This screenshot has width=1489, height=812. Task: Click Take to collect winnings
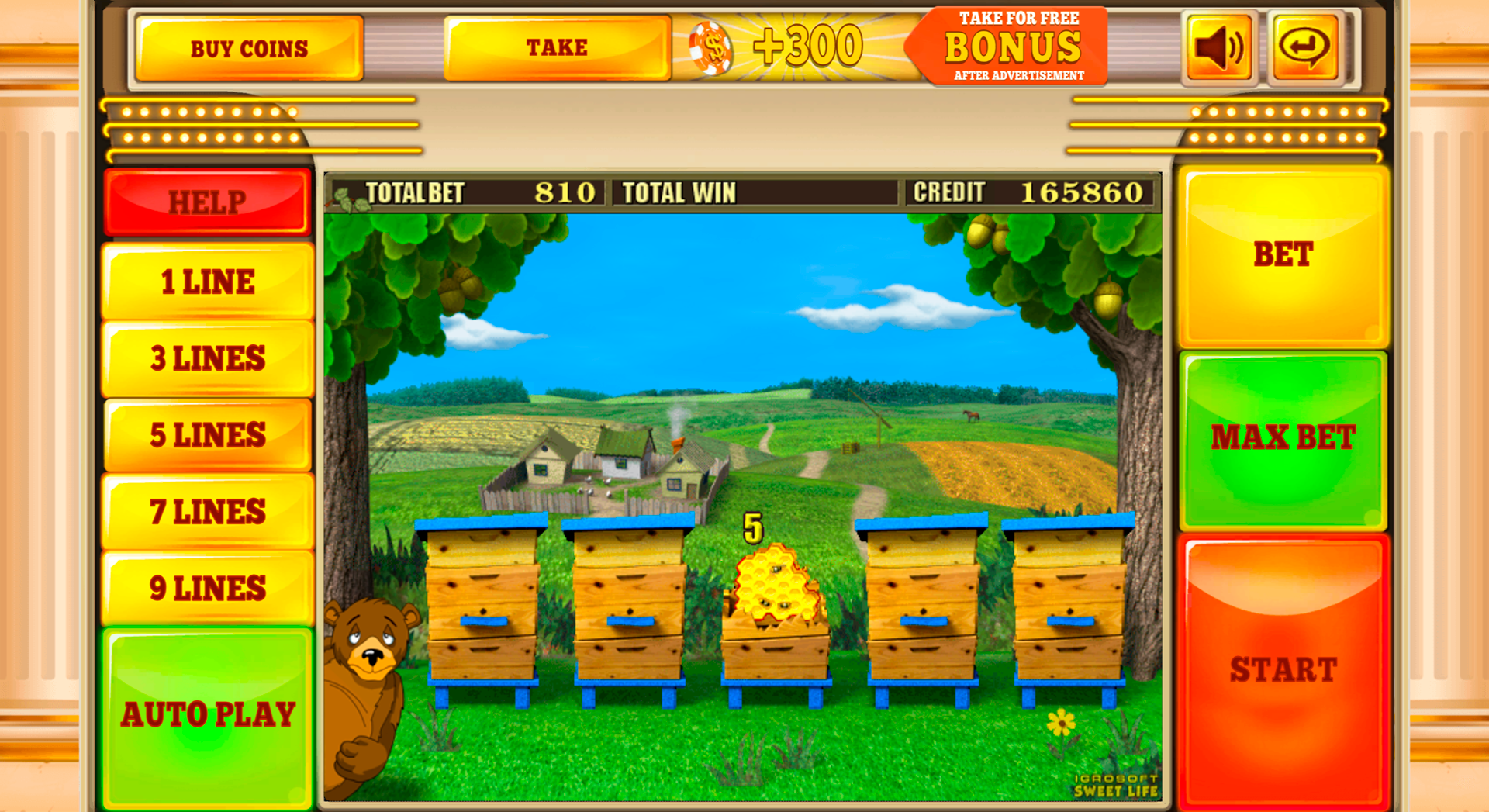557,47
